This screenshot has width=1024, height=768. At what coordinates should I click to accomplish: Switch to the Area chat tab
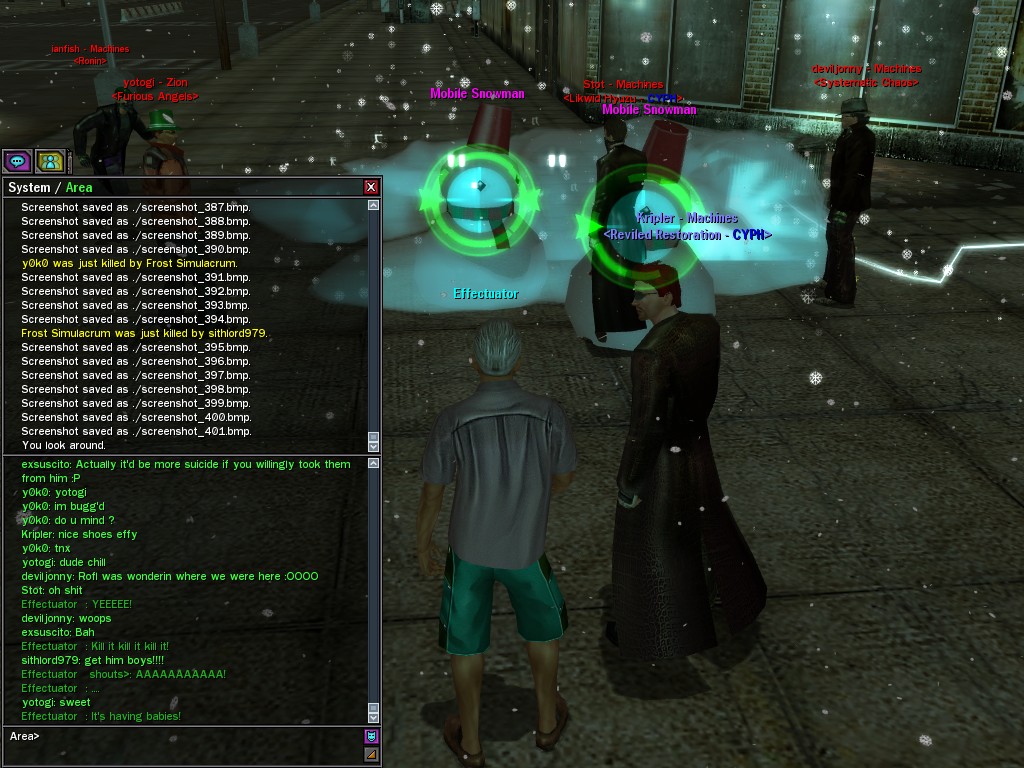(79, 188)
